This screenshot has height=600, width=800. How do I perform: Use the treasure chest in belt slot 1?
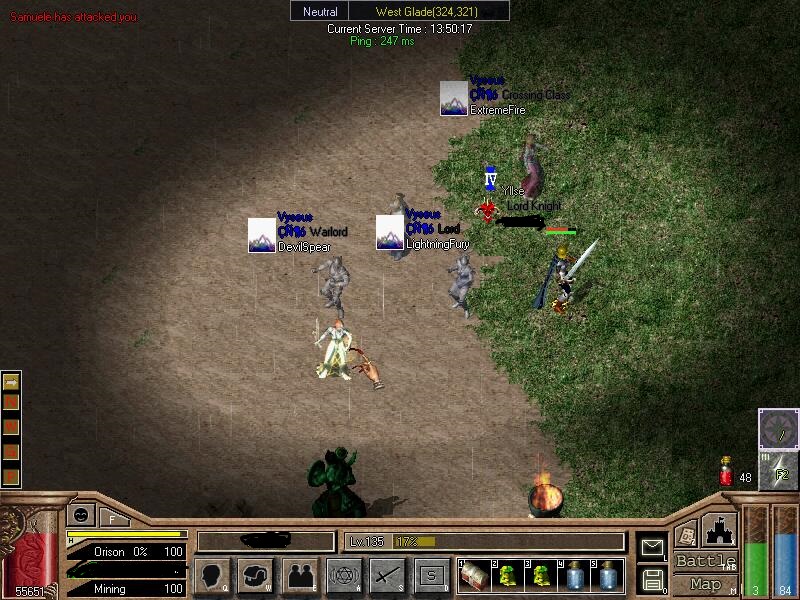tap(473, 575)
